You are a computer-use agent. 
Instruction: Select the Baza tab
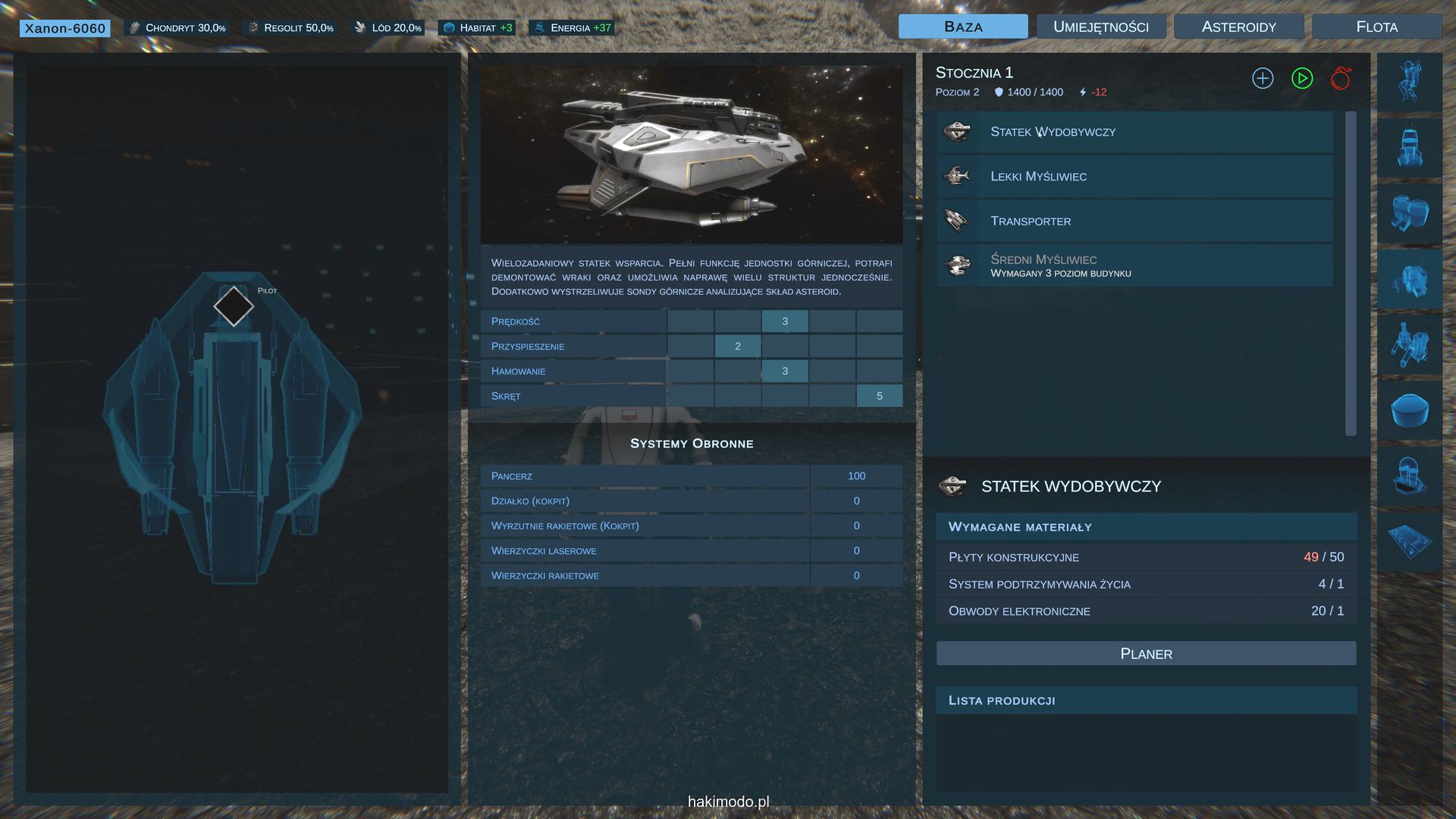(963, 27)
